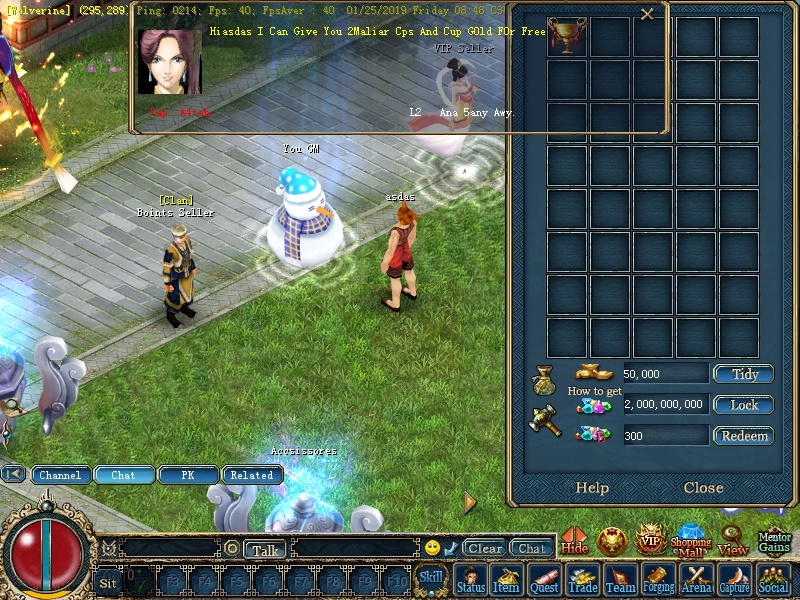Open the PK mode tab
This screenshot has width=800, height=600.
point(187,475)
